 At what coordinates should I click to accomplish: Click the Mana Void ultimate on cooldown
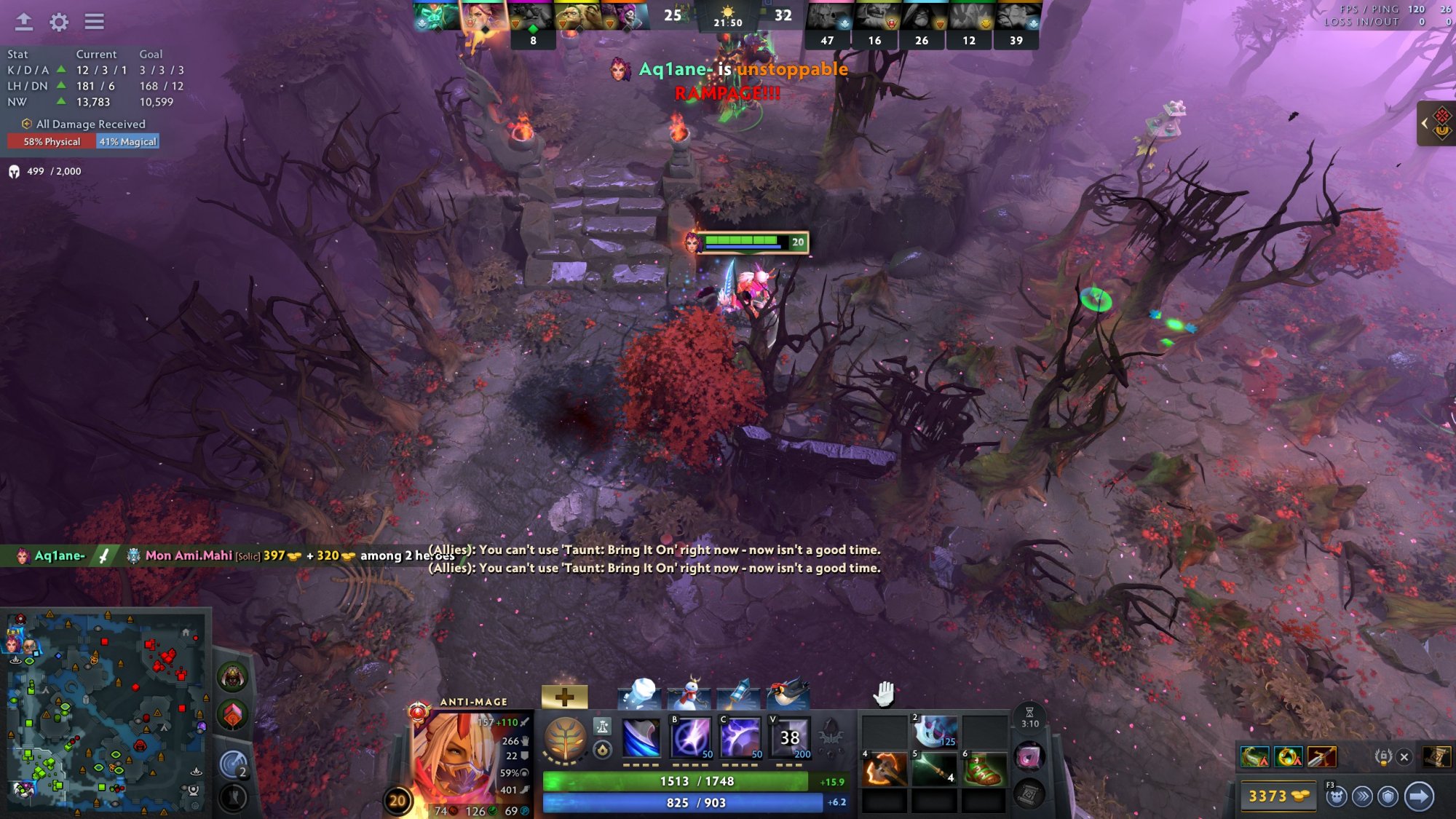point(789,737)
